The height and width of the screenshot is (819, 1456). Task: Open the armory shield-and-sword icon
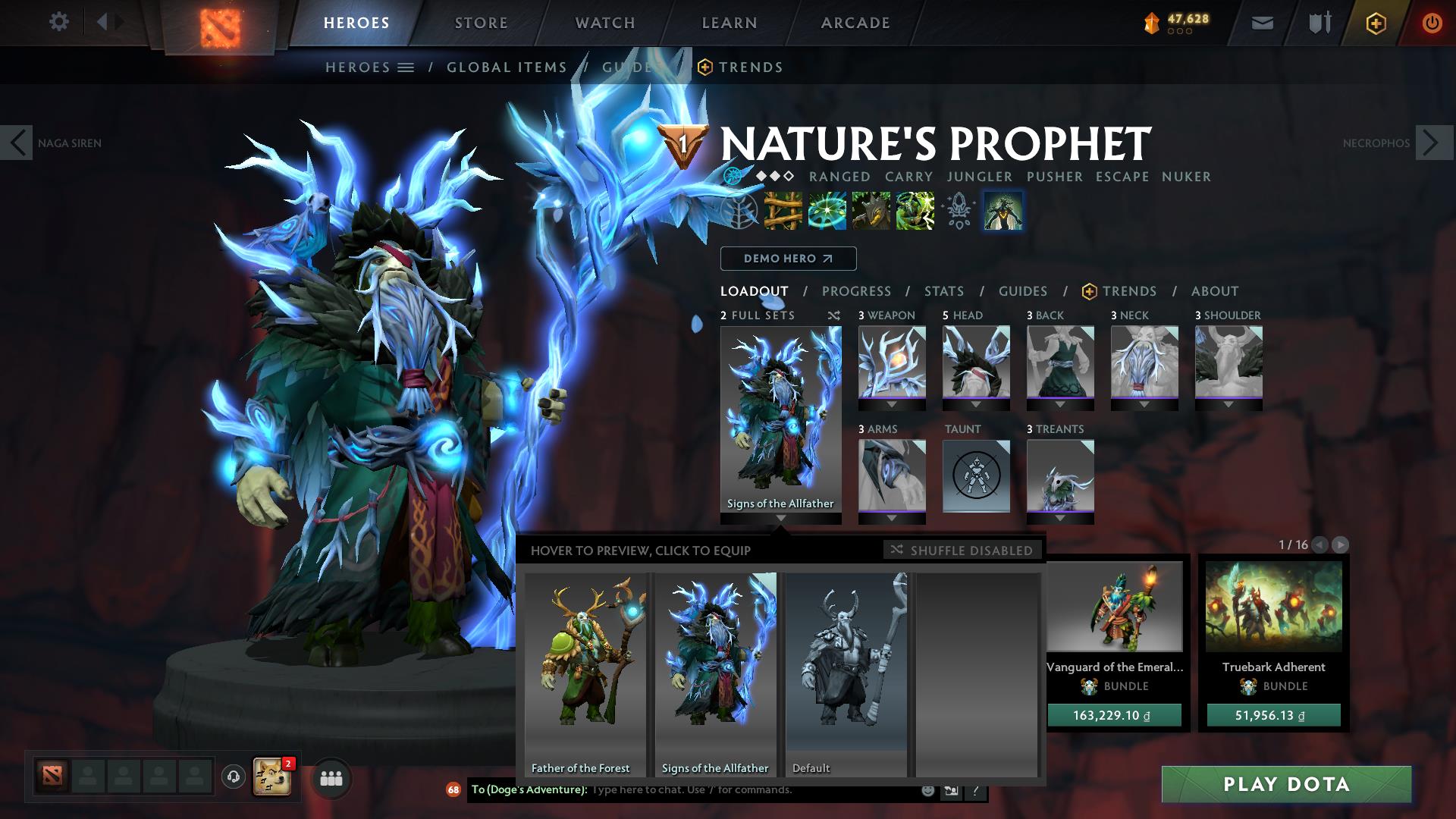1319,22
